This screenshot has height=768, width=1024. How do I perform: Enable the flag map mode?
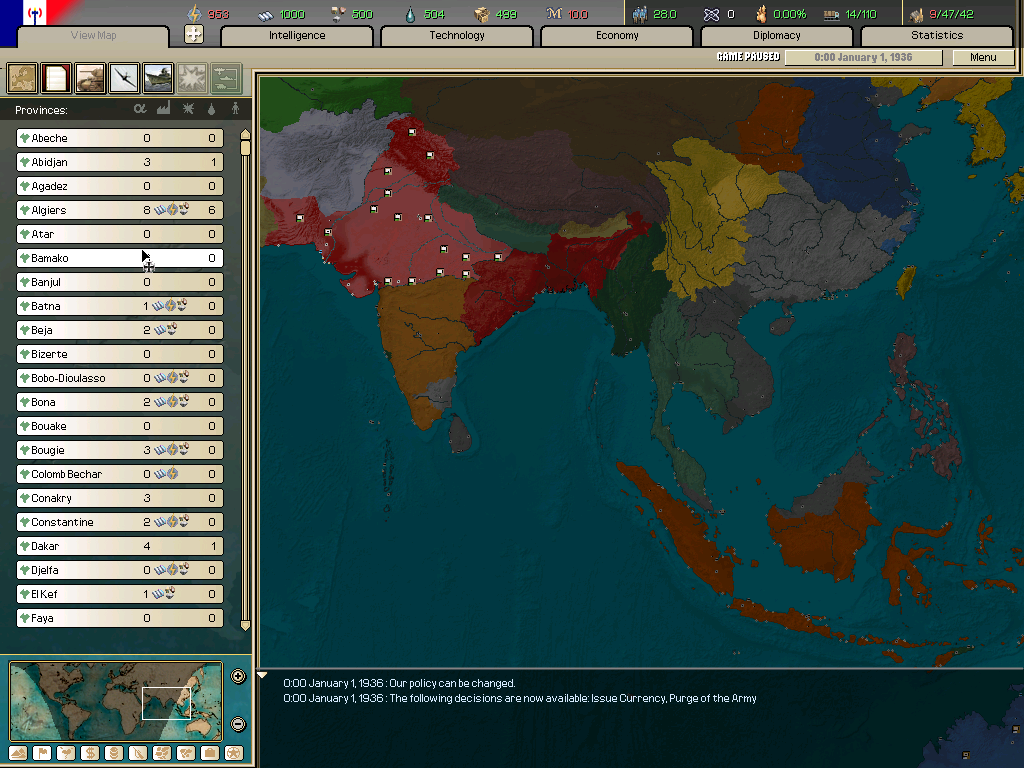43,753
